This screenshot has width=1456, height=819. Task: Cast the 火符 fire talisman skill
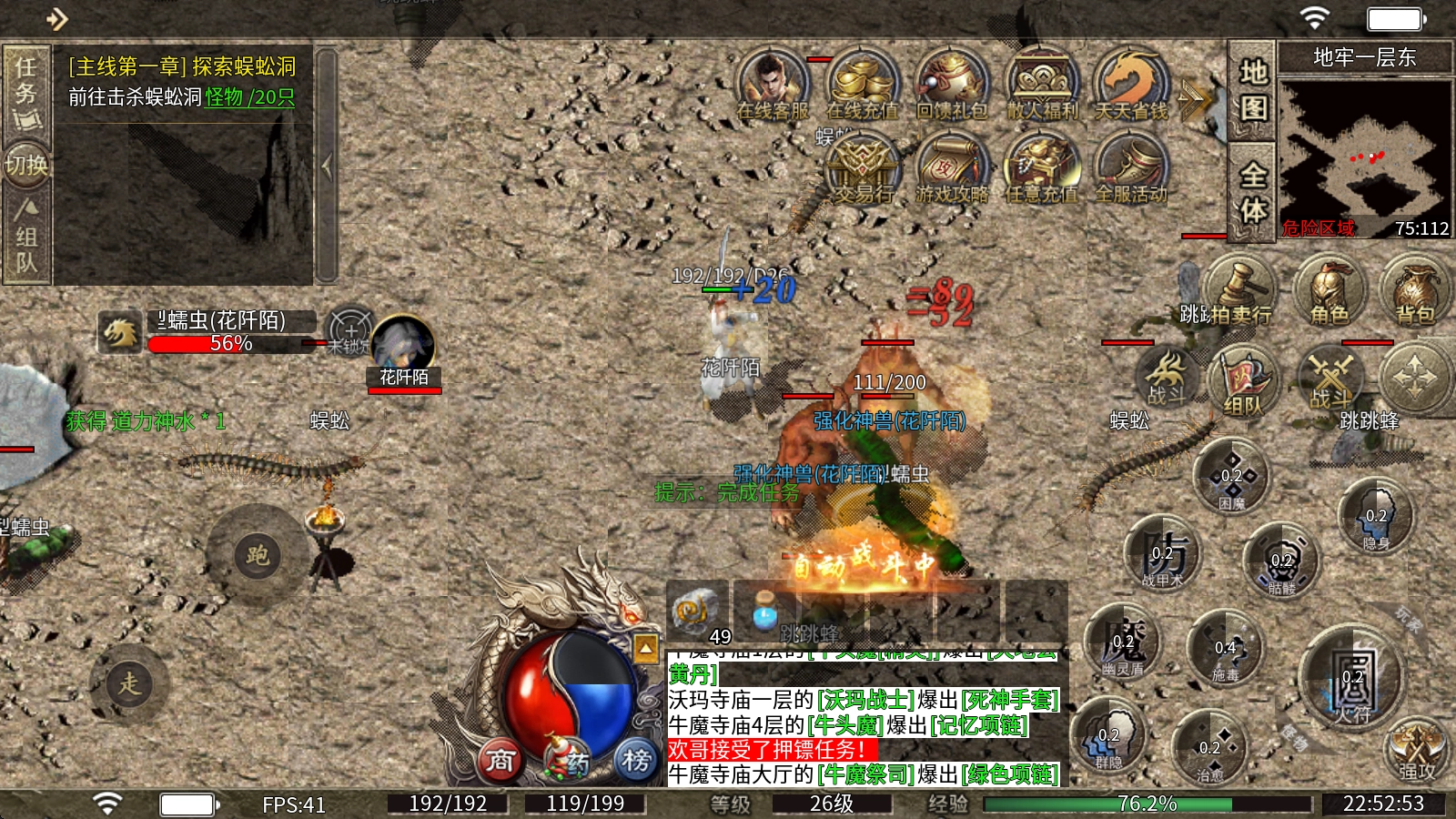point(1353,682)
